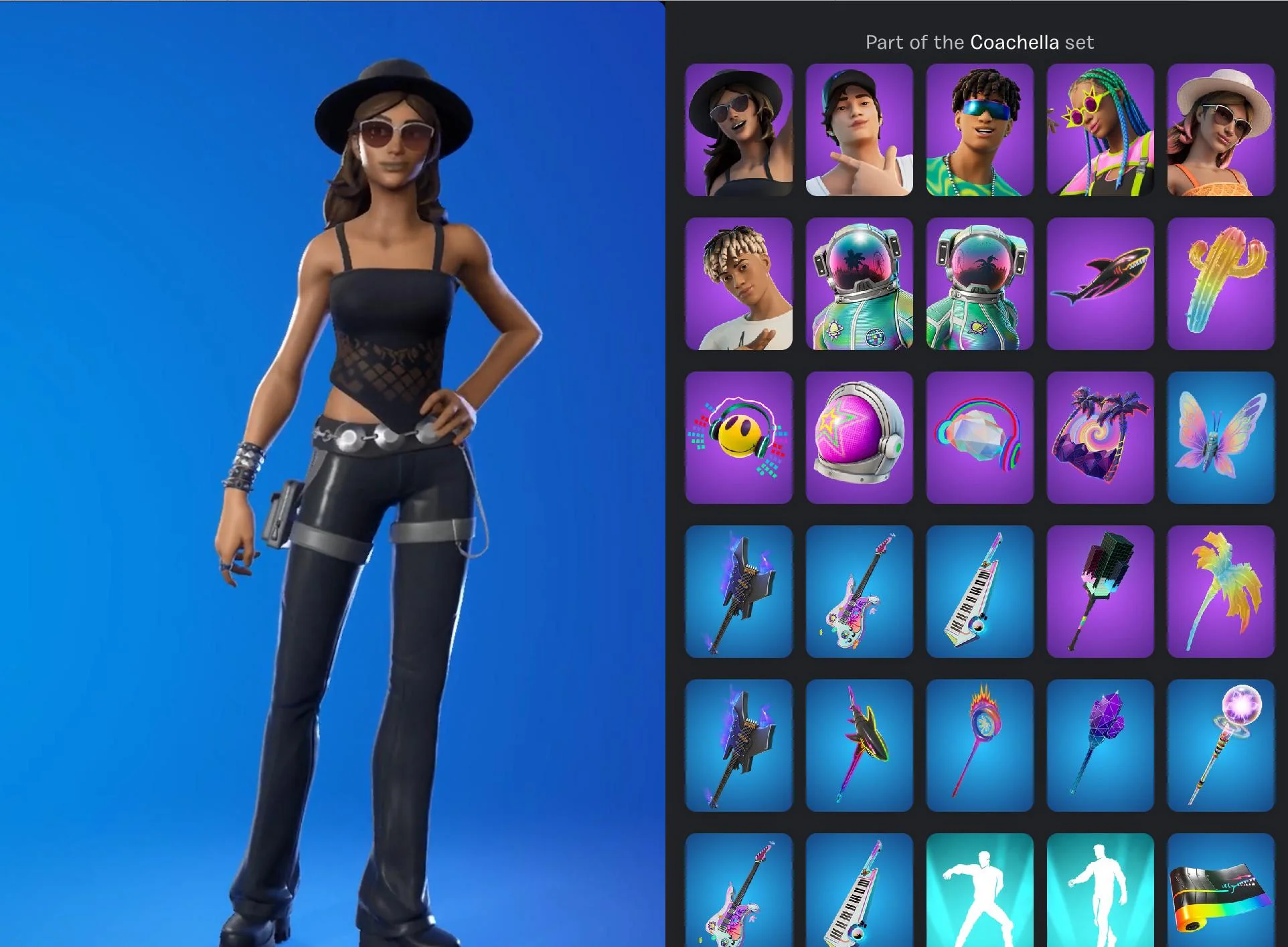
Task: Click the girl with star-shaped sunglasses
Action: point(1100,131)
